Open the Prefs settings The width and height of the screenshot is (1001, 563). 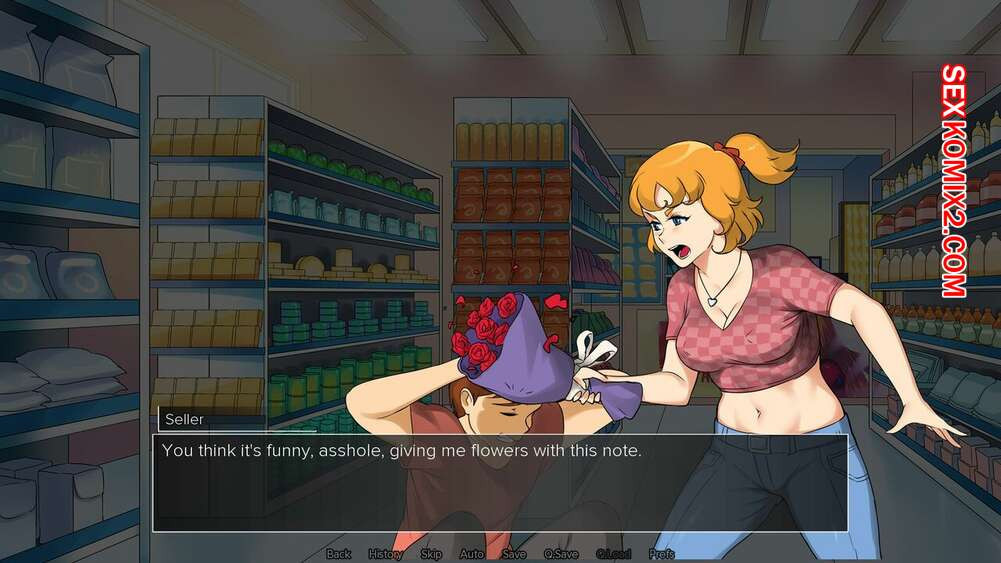(661, 554)
